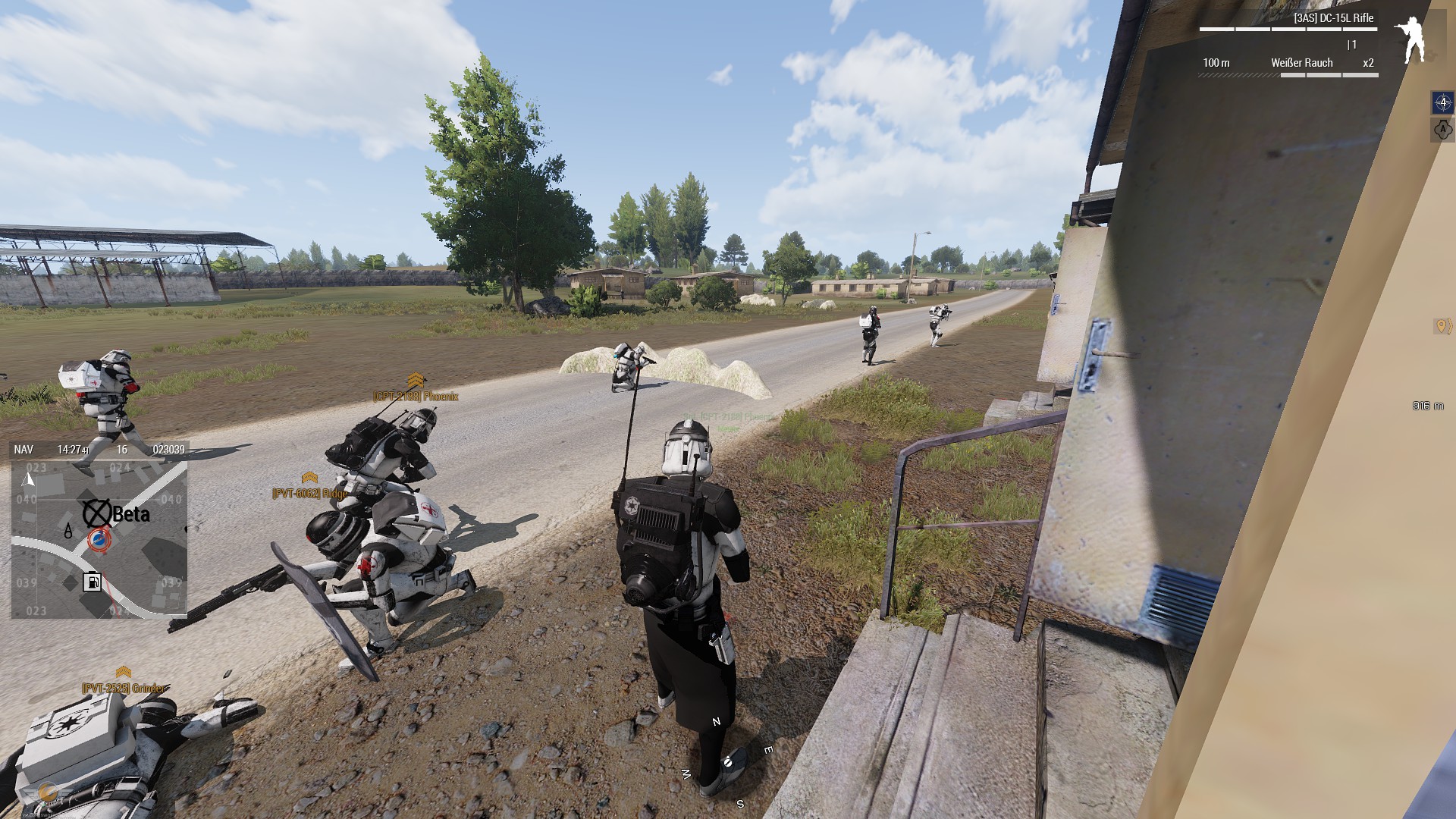Select the Weißer Rauch grenade entry
1456x819 pixels.
pyautogui.click(x=1301, y=63)
